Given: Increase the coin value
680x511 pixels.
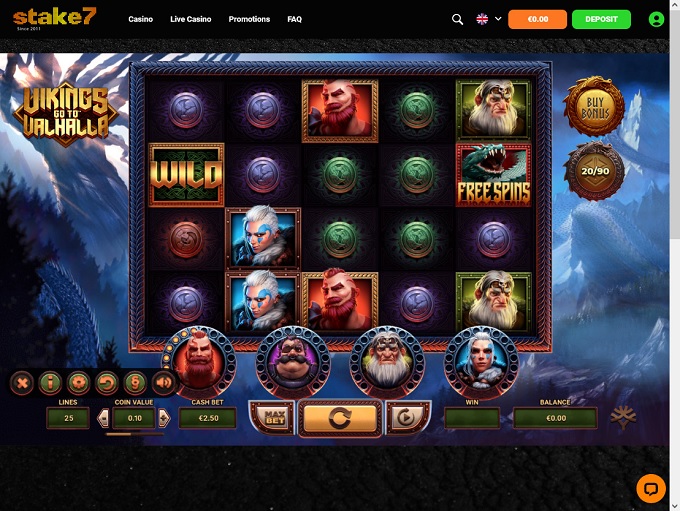Looking at the screenshot, I should click(164, 418).
